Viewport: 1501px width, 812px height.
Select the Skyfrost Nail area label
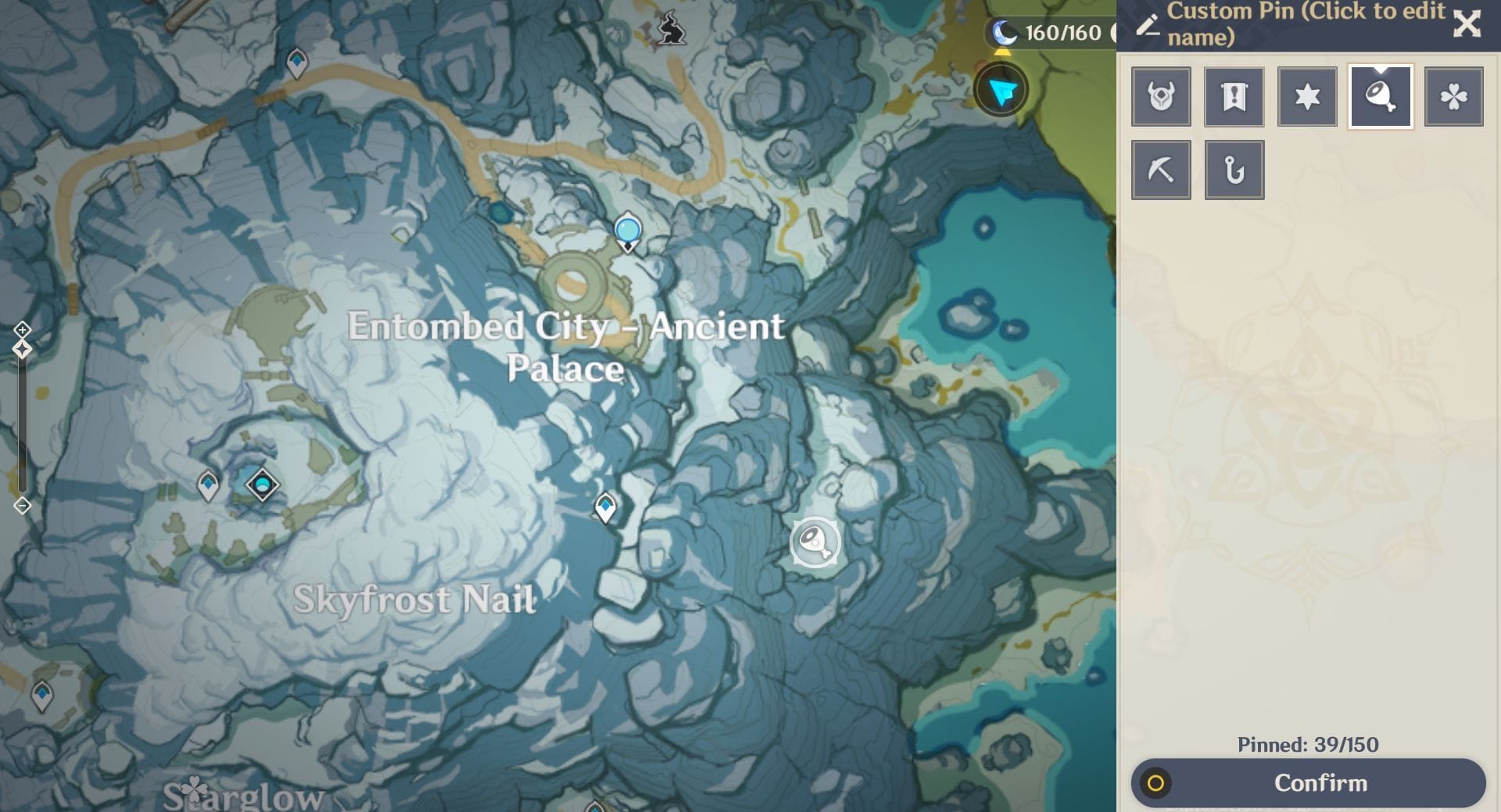pyautogui.click(x=415, y=599)
